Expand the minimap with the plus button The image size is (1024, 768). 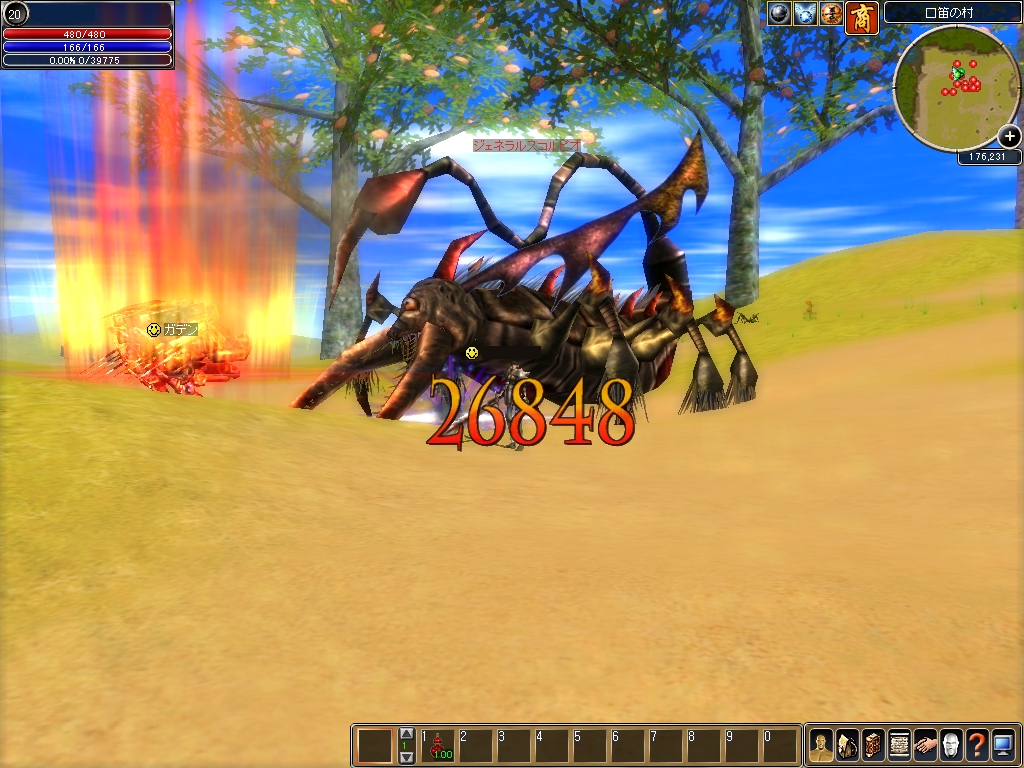[1009, 138]
